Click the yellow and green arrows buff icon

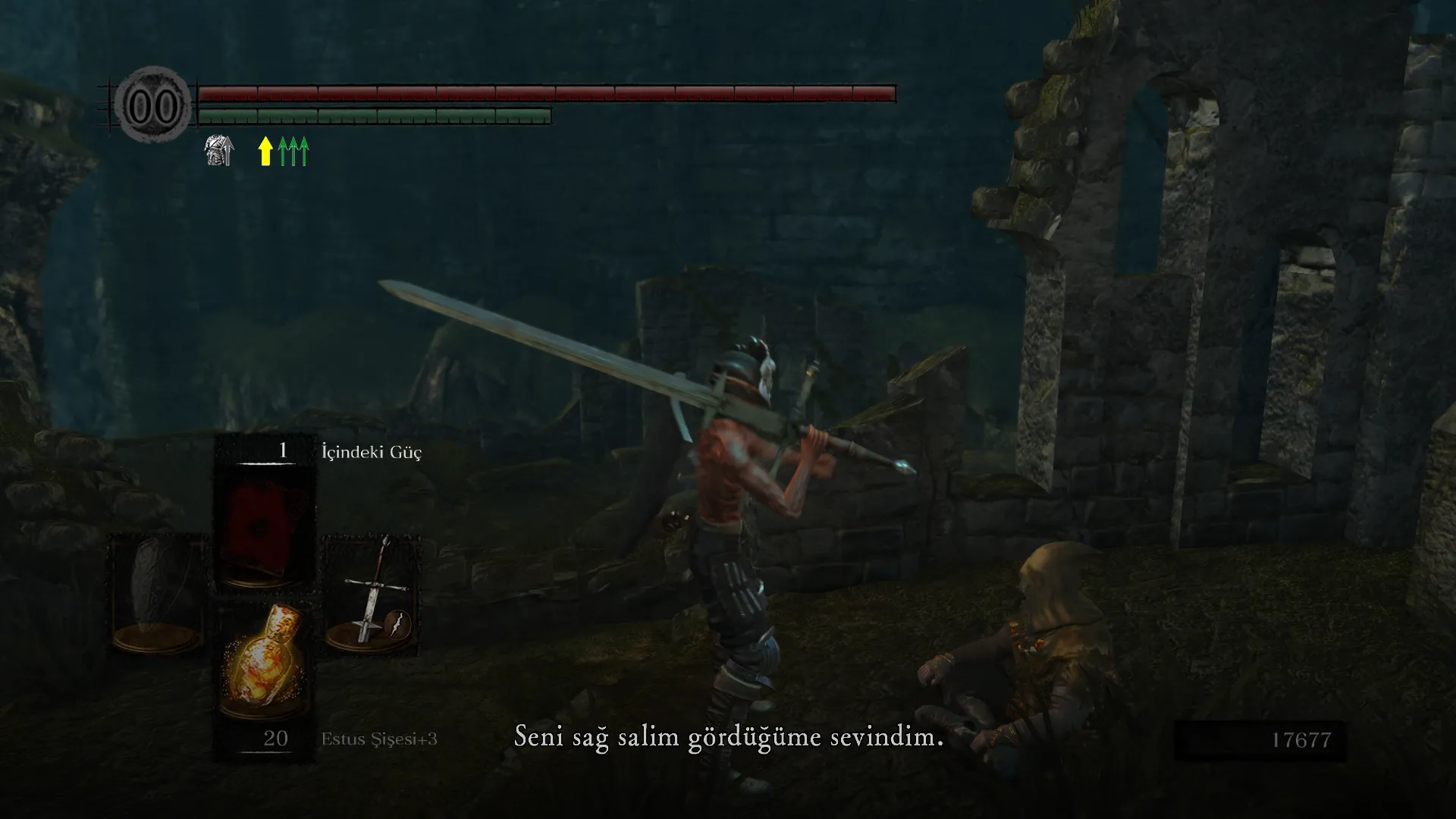tap(284, 151)
